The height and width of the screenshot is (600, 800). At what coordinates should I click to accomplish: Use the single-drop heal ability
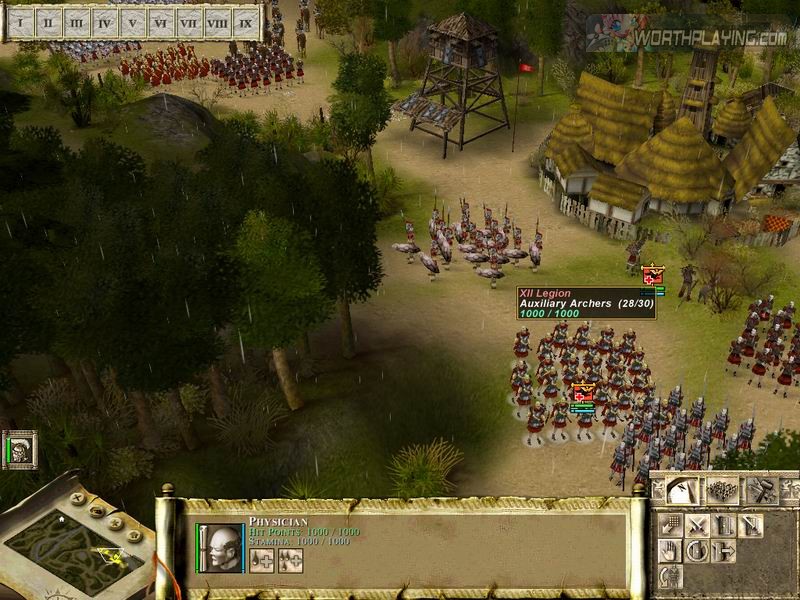pos(262,560)
